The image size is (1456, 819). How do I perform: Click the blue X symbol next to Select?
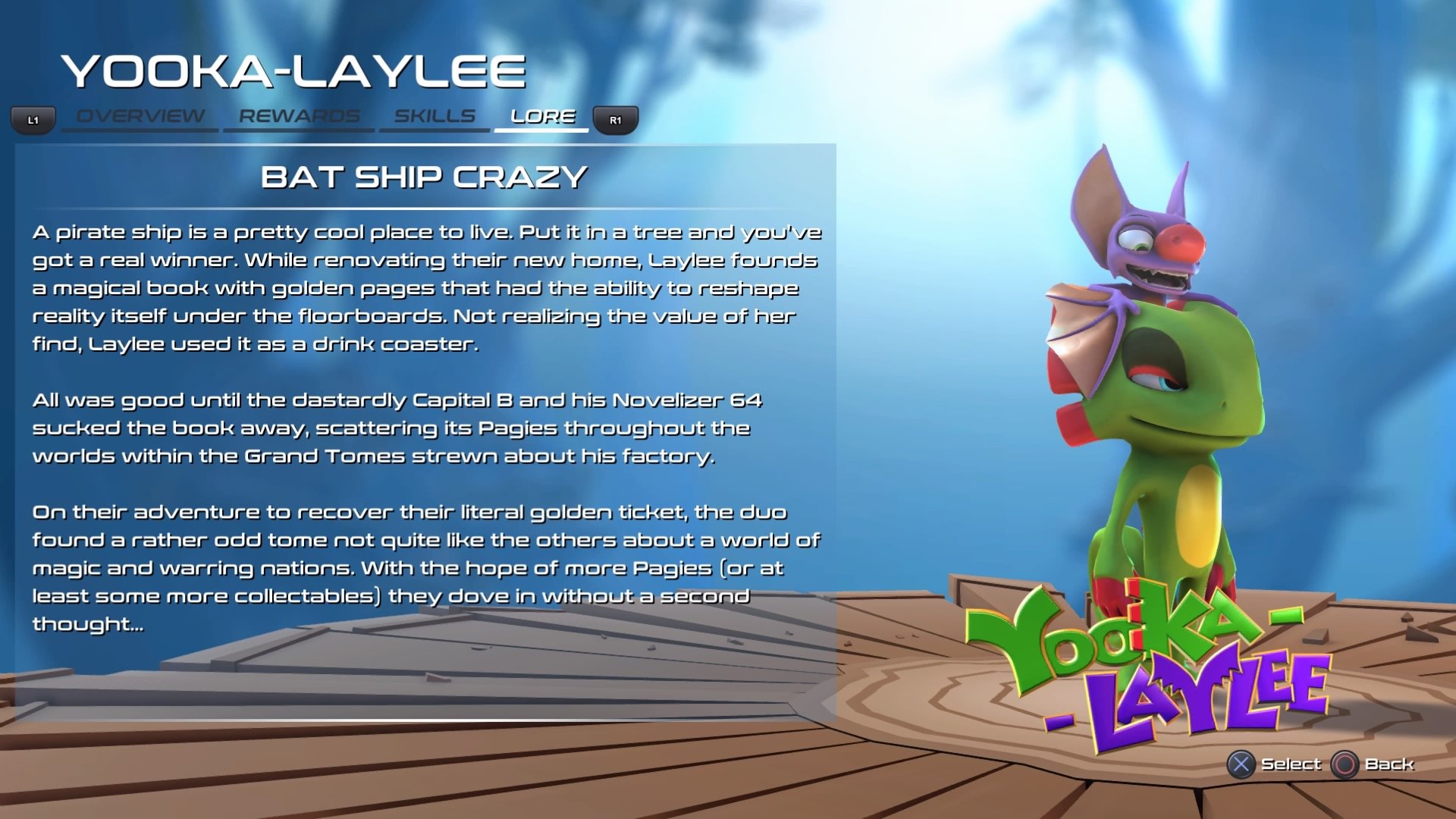click(1241, 764)
